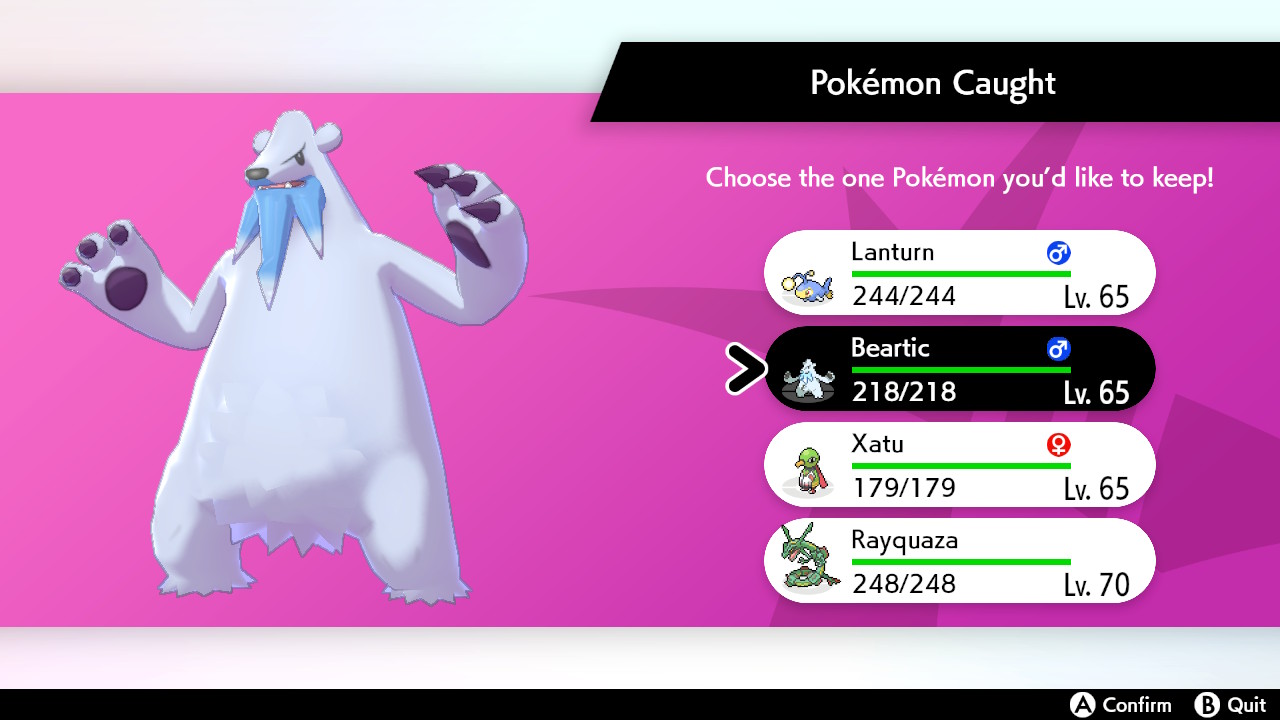1280x720 pixels.
Task: Click Rayquaza's Lv. 70 label
Action: pos(1095,584)
